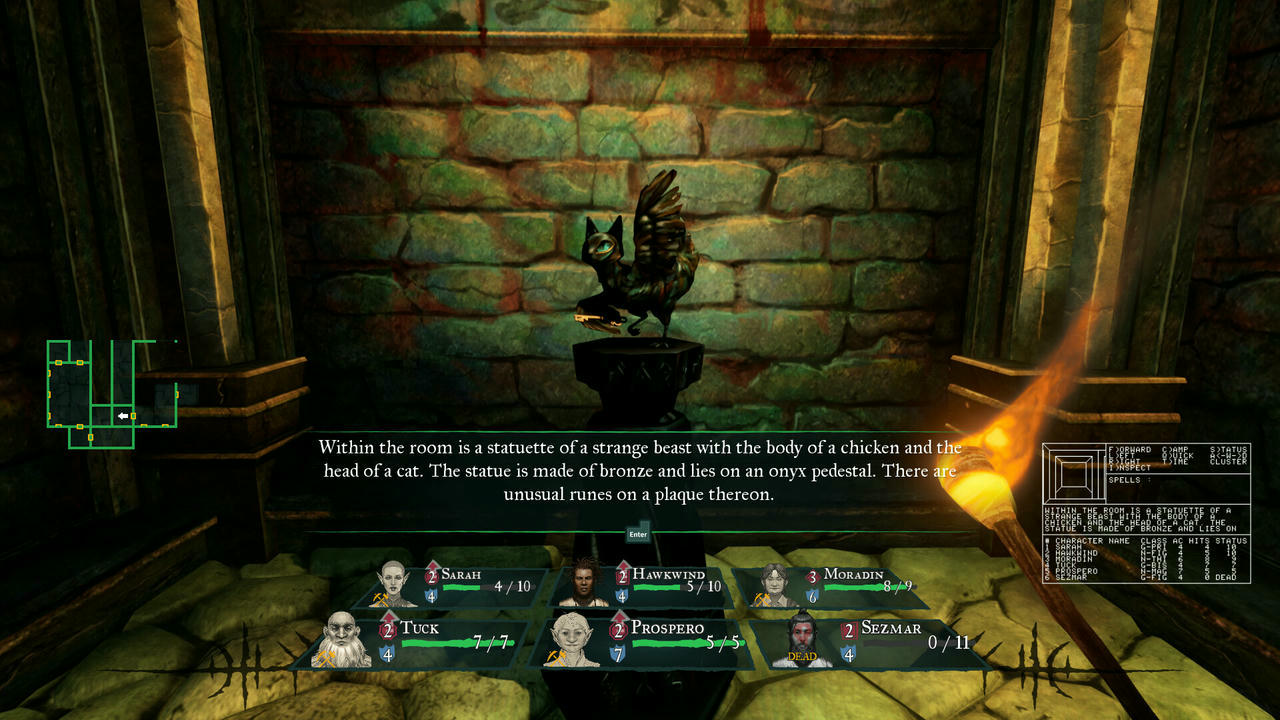Select Sarah's party portrait
The height and width of the screenshot is (720, 1280).
coord(393,585)
